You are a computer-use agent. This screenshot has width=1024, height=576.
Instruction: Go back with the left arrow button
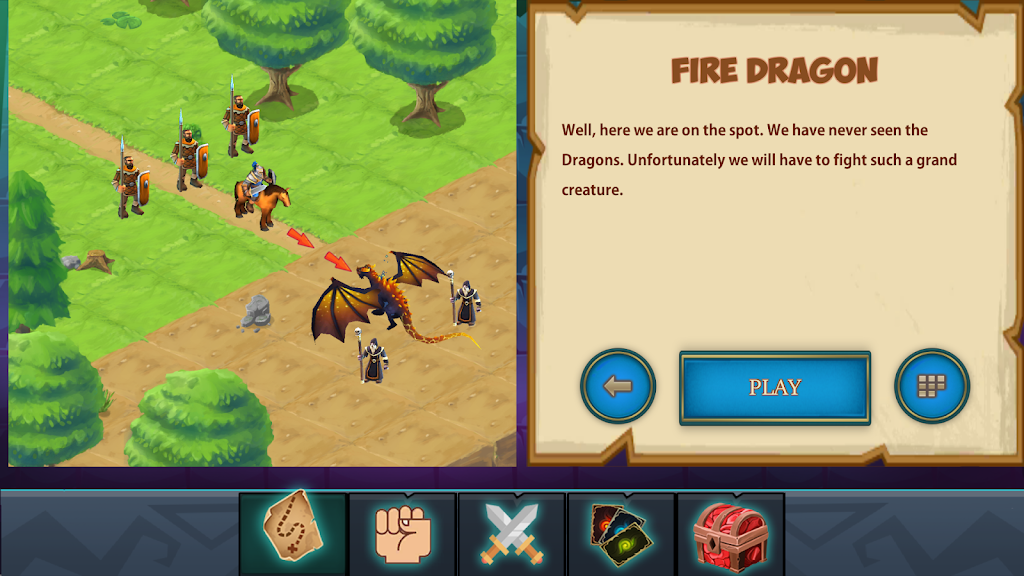618,386
